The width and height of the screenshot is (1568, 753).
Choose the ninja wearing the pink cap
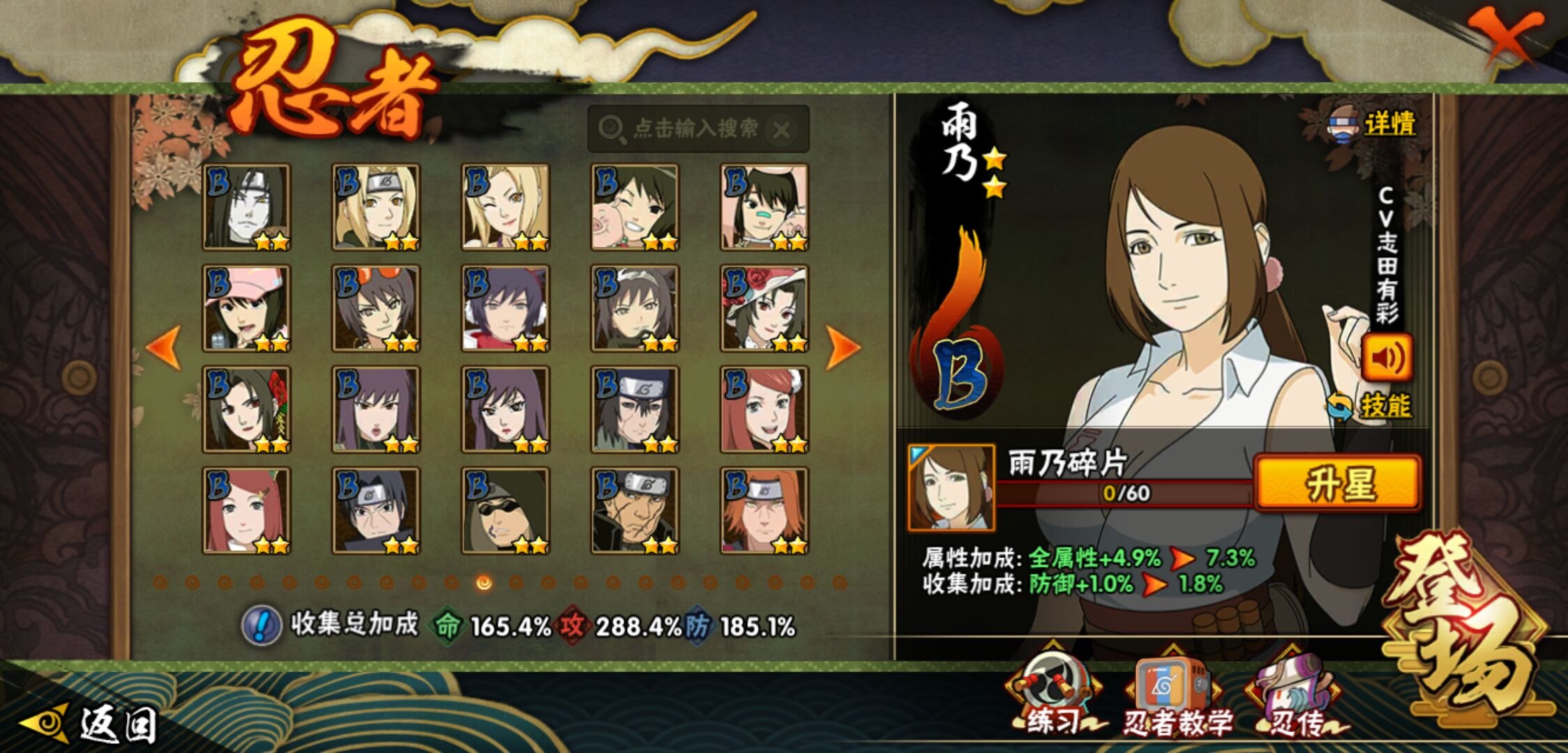pos(246,308)
